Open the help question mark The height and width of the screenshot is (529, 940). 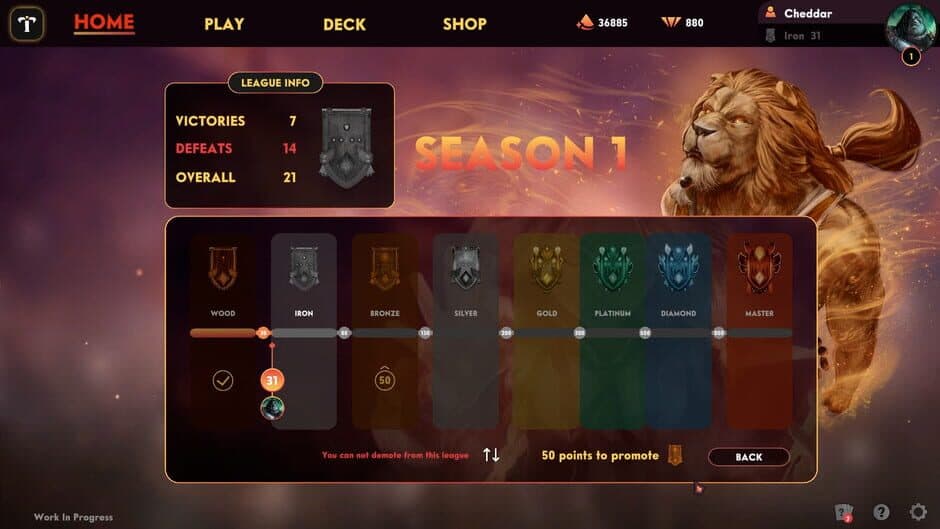(881, 512)
